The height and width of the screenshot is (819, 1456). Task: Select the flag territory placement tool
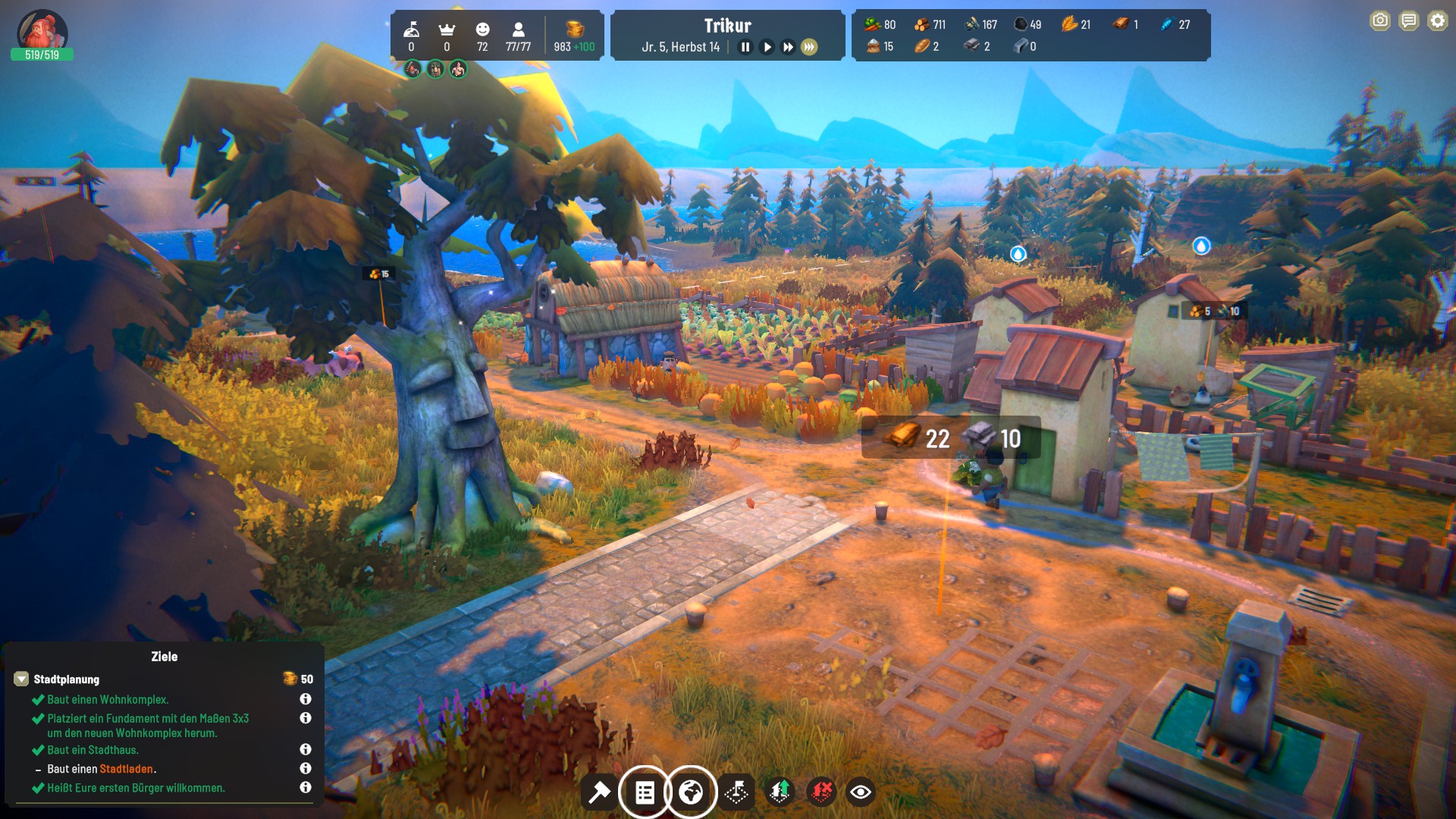[736, 792]
